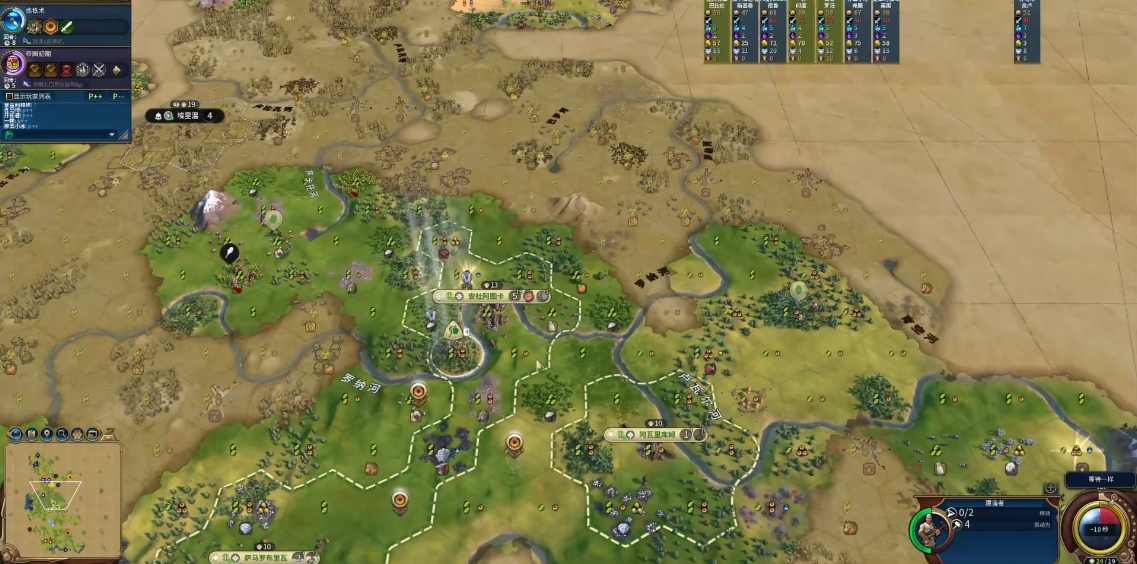Click the P++ button
Image resolution: width=1137 pixels, height=564 pixels.
coord(95,96)
